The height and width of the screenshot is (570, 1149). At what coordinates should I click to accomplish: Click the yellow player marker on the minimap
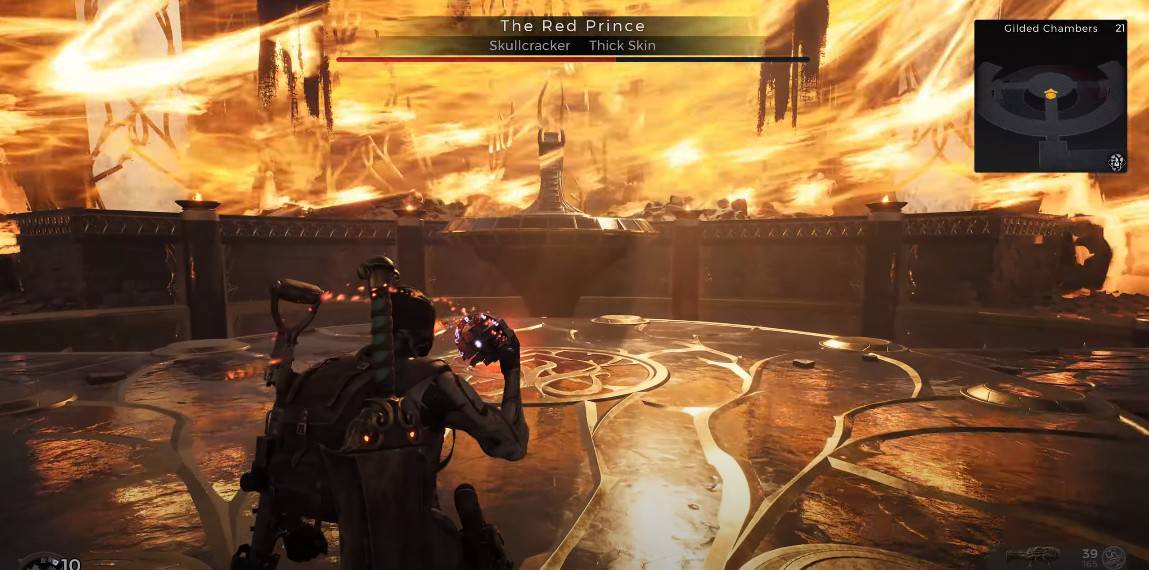click(x=1050, y=93)
